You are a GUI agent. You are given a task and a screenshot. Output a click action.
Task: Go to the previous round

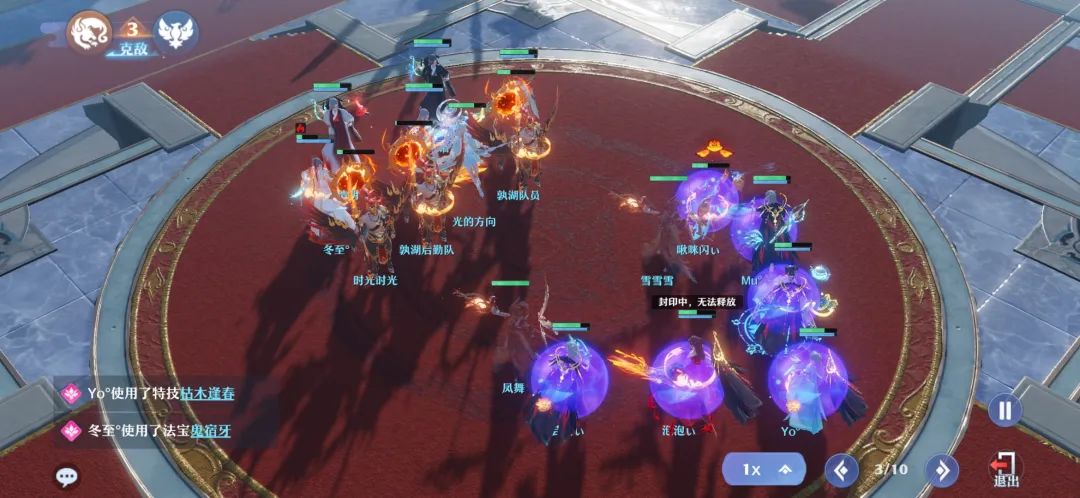point(840,468)
